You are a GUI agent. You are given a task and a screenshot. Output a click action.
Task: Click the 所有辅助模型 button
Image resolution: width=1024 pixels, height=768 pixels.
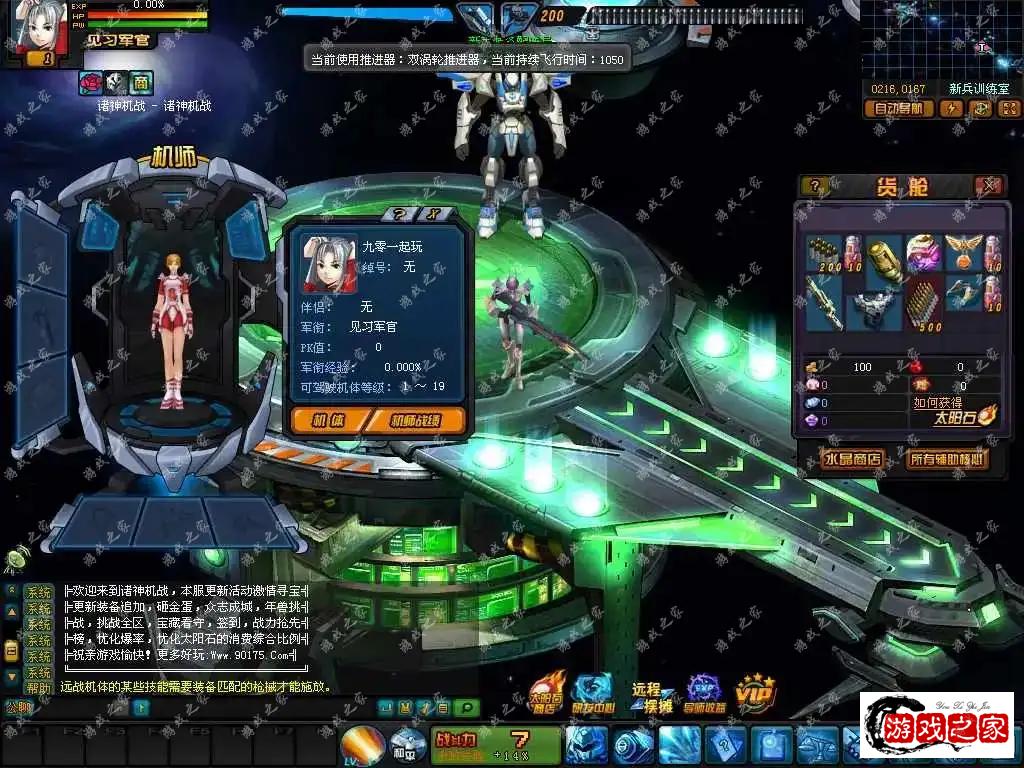(x=946, y=459)
